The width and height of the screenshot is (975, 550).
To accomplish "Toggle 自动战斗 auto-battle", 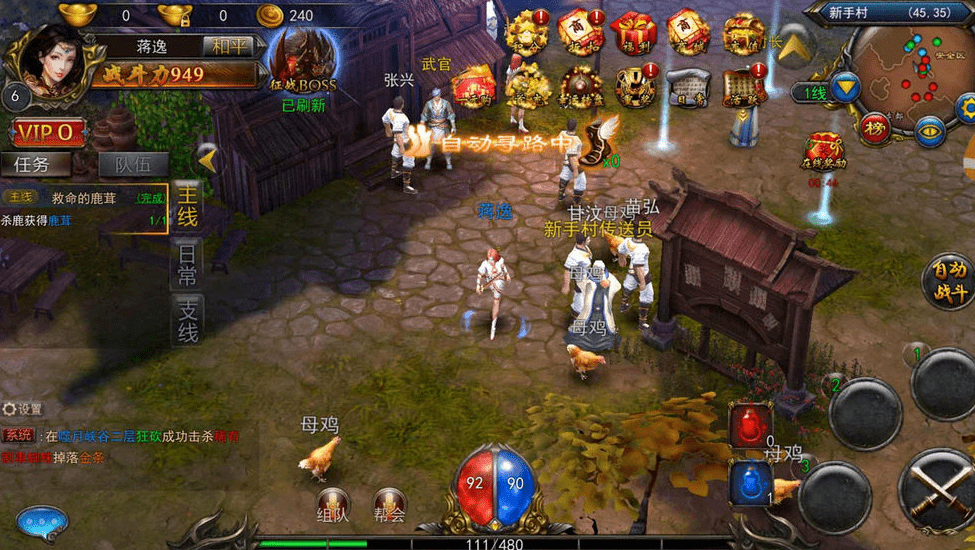I will tap(946, 279).
